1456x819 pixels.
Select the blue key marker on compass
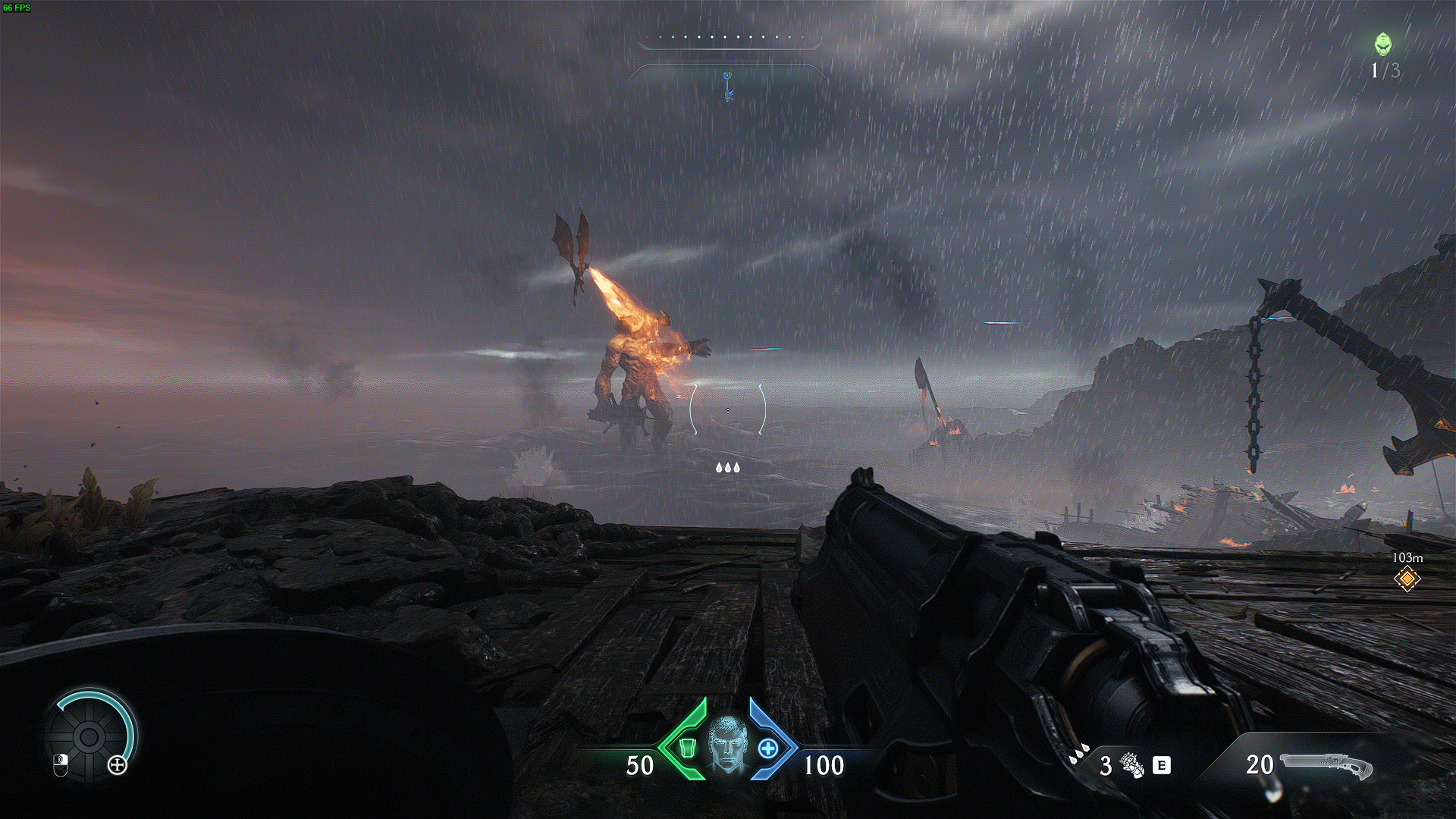pos(729,86)
